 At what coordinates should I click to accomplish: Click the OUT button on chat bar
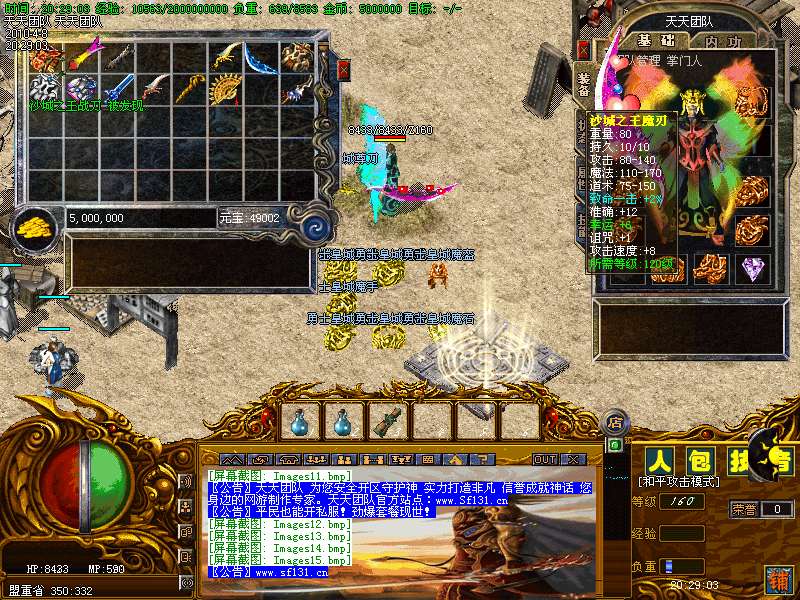tap(545, 459)
